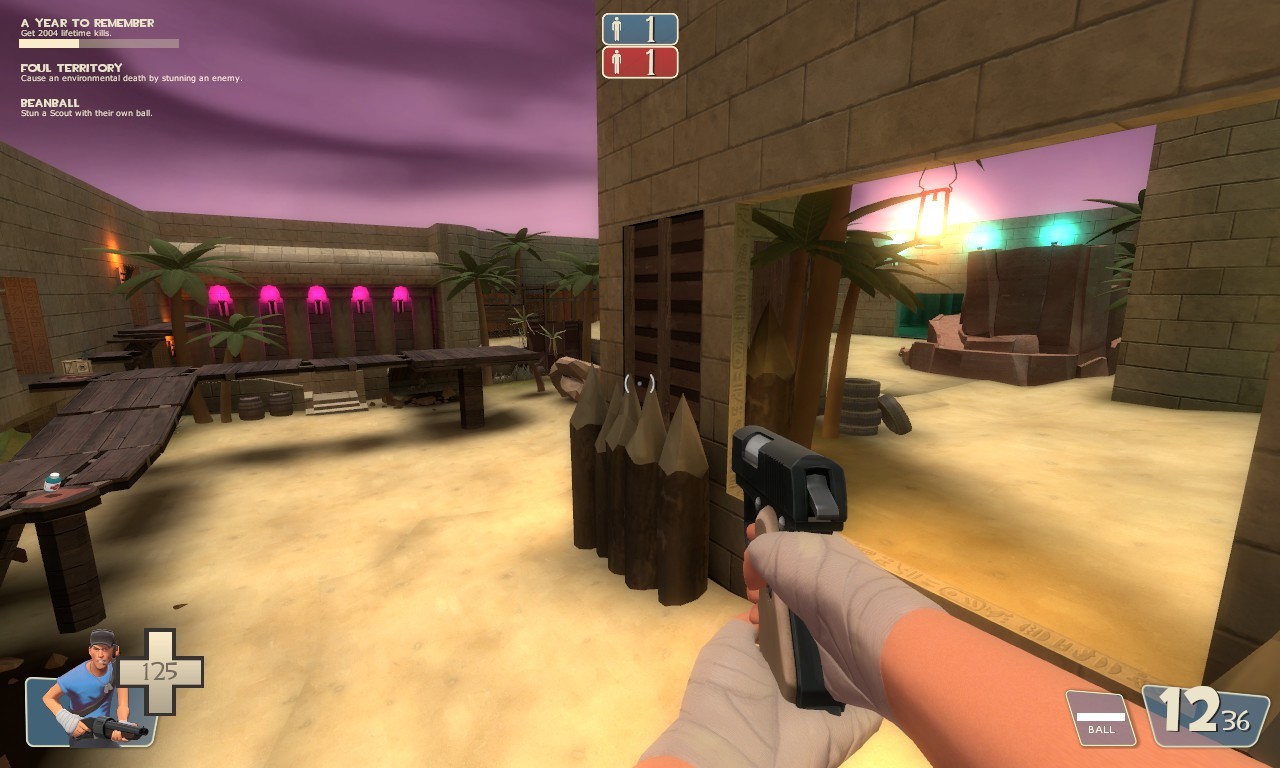
Task: Select the Ball item meter
Action: coord(1100,718)
